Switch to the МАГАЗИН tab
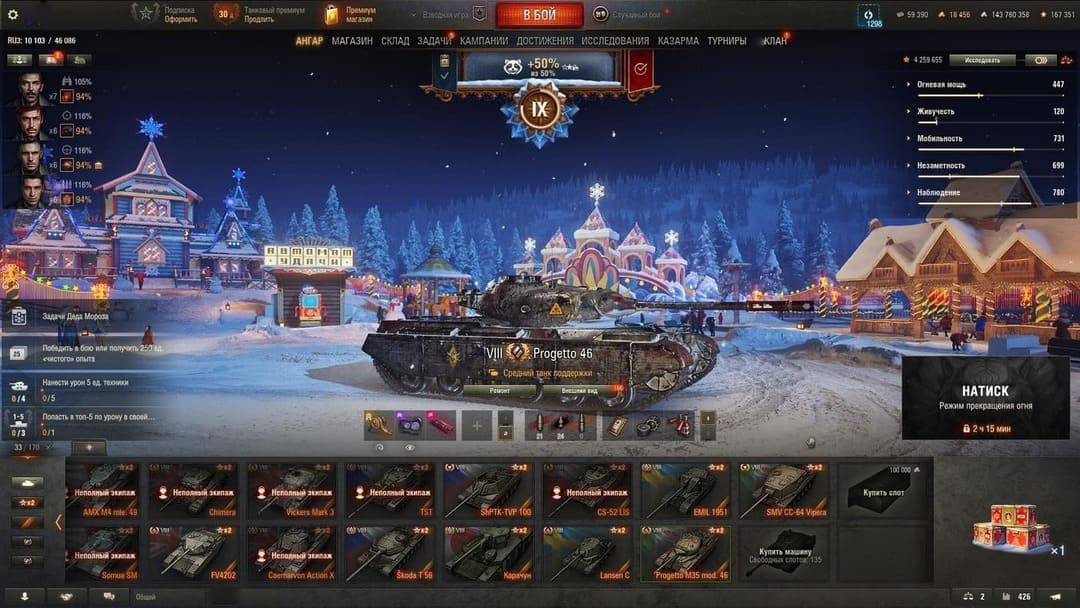This screenshot has height=608, width=1080. pyautogui.click(x=352, y=41)
